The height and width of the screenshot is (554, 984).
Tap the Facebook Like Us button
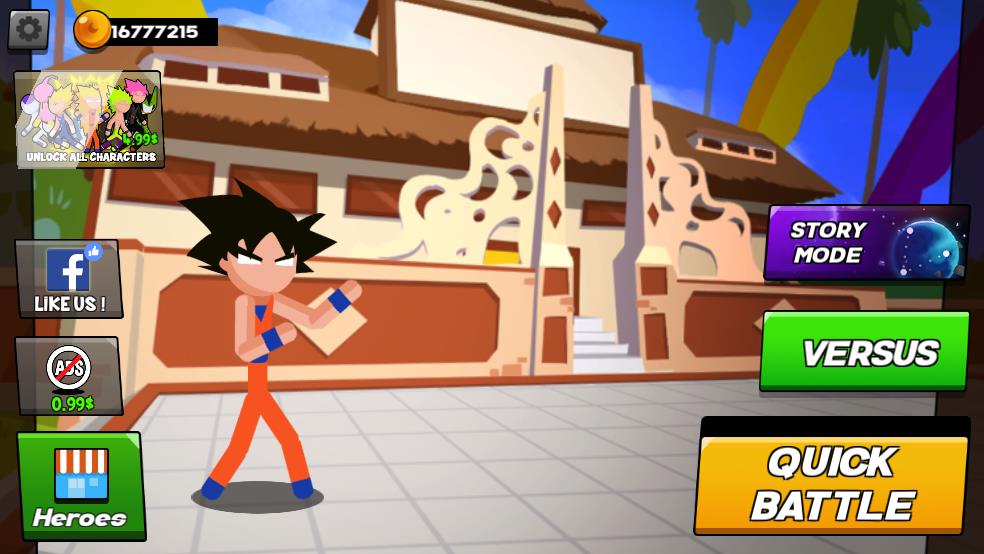pyautogui.click(x=69, y=279)
